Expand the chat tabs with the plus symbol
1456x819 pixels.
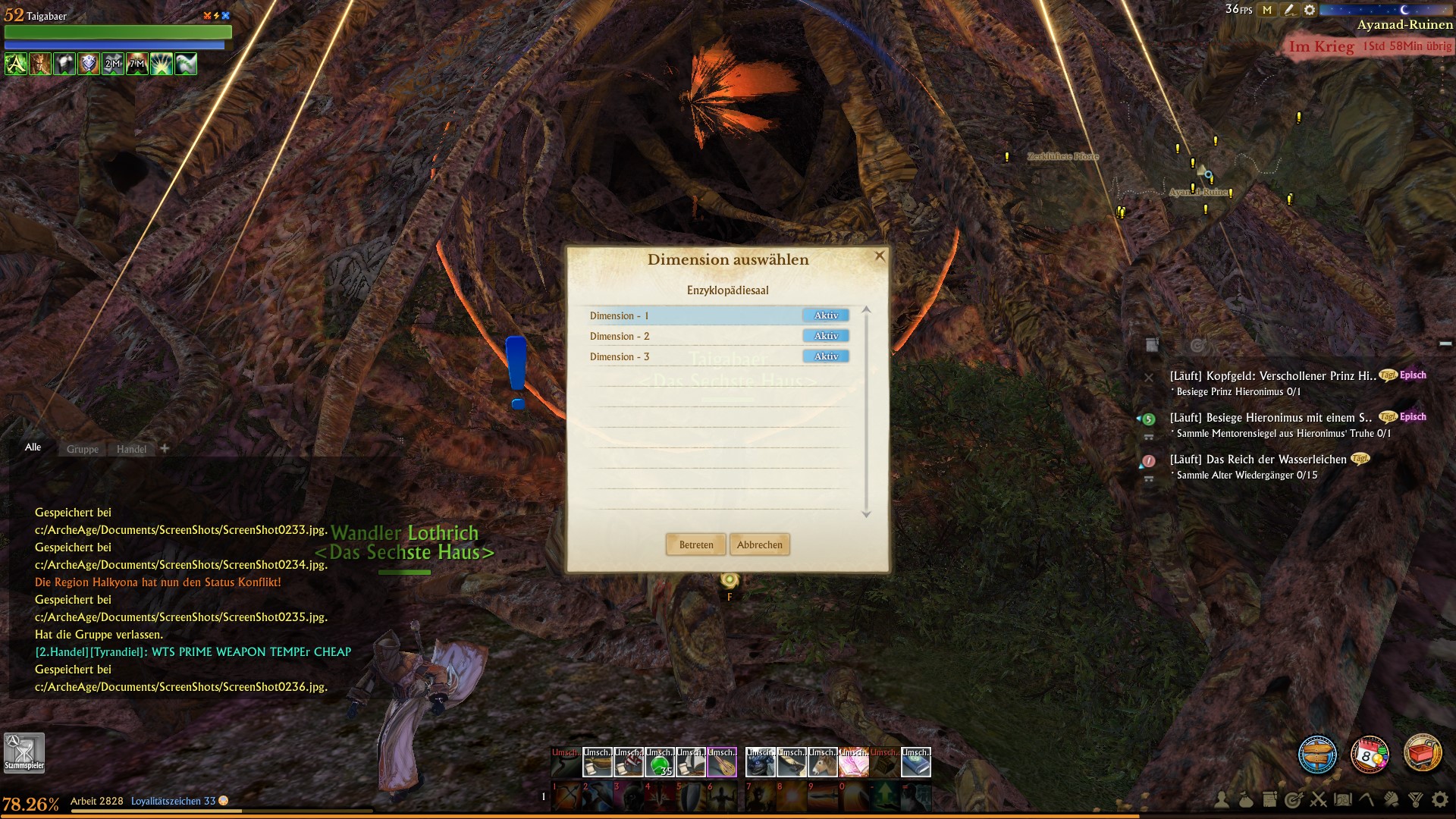[165, 448]
